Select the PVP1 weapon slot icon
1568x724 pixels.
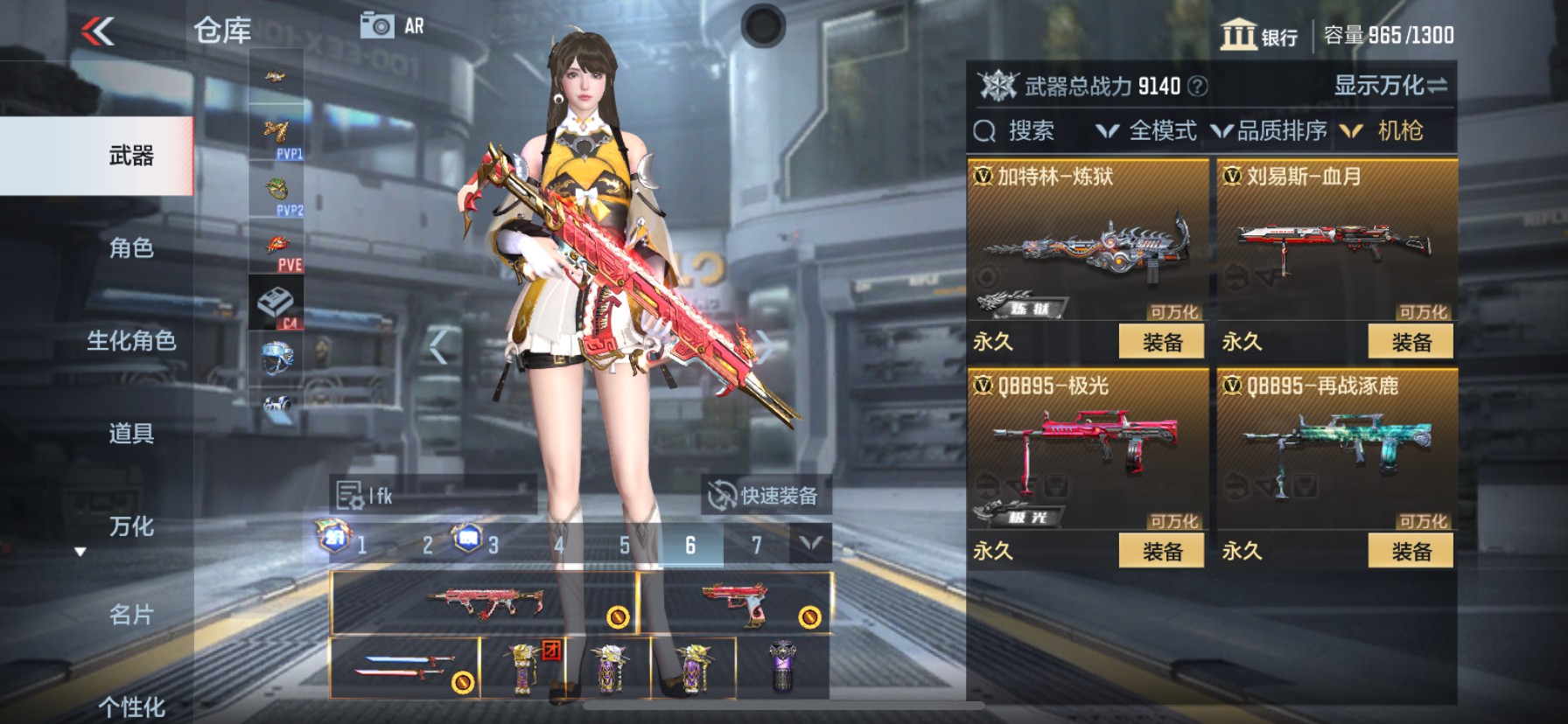pos(278,131)
